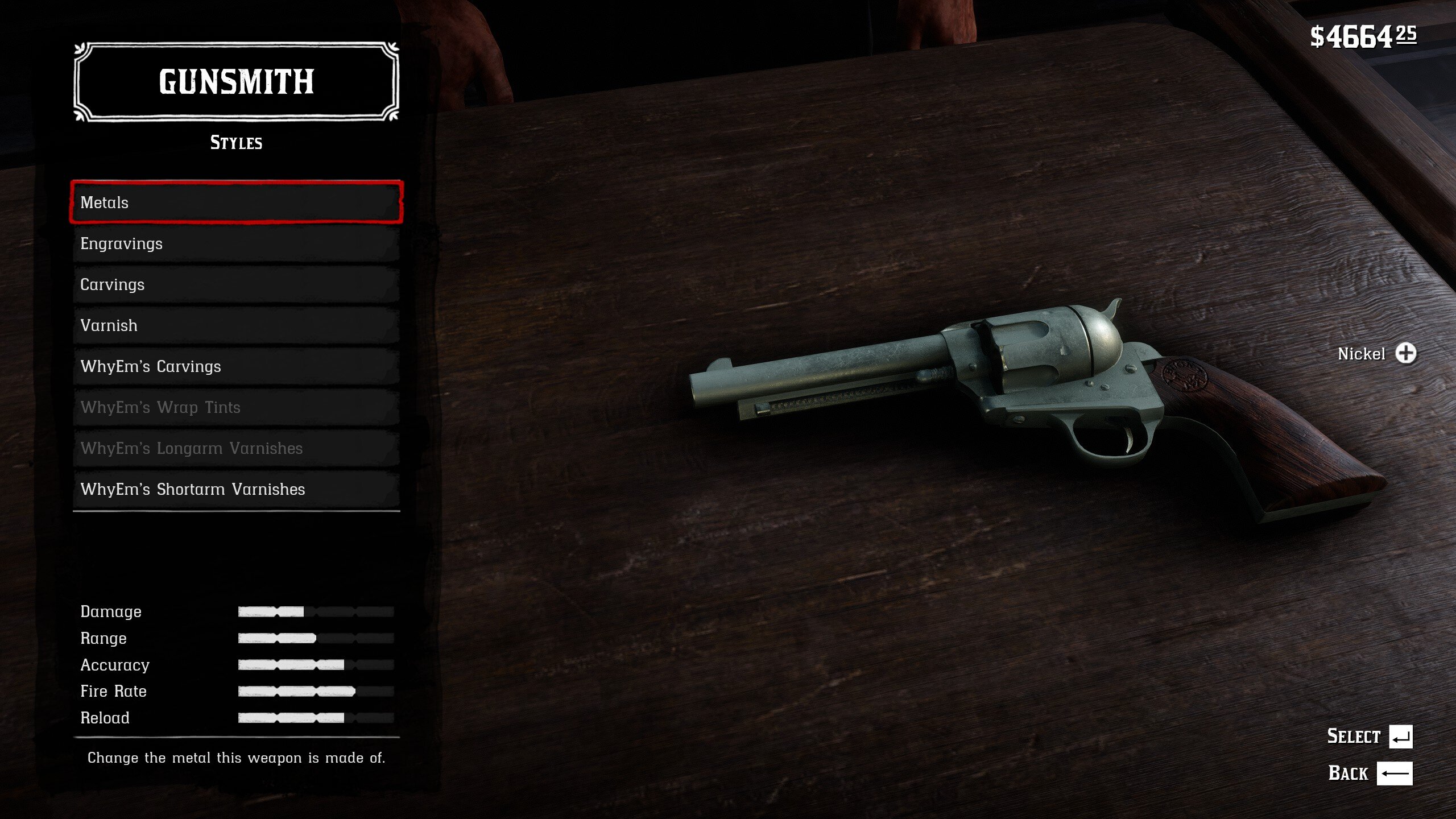Open the Varnish options

point(236,325)
